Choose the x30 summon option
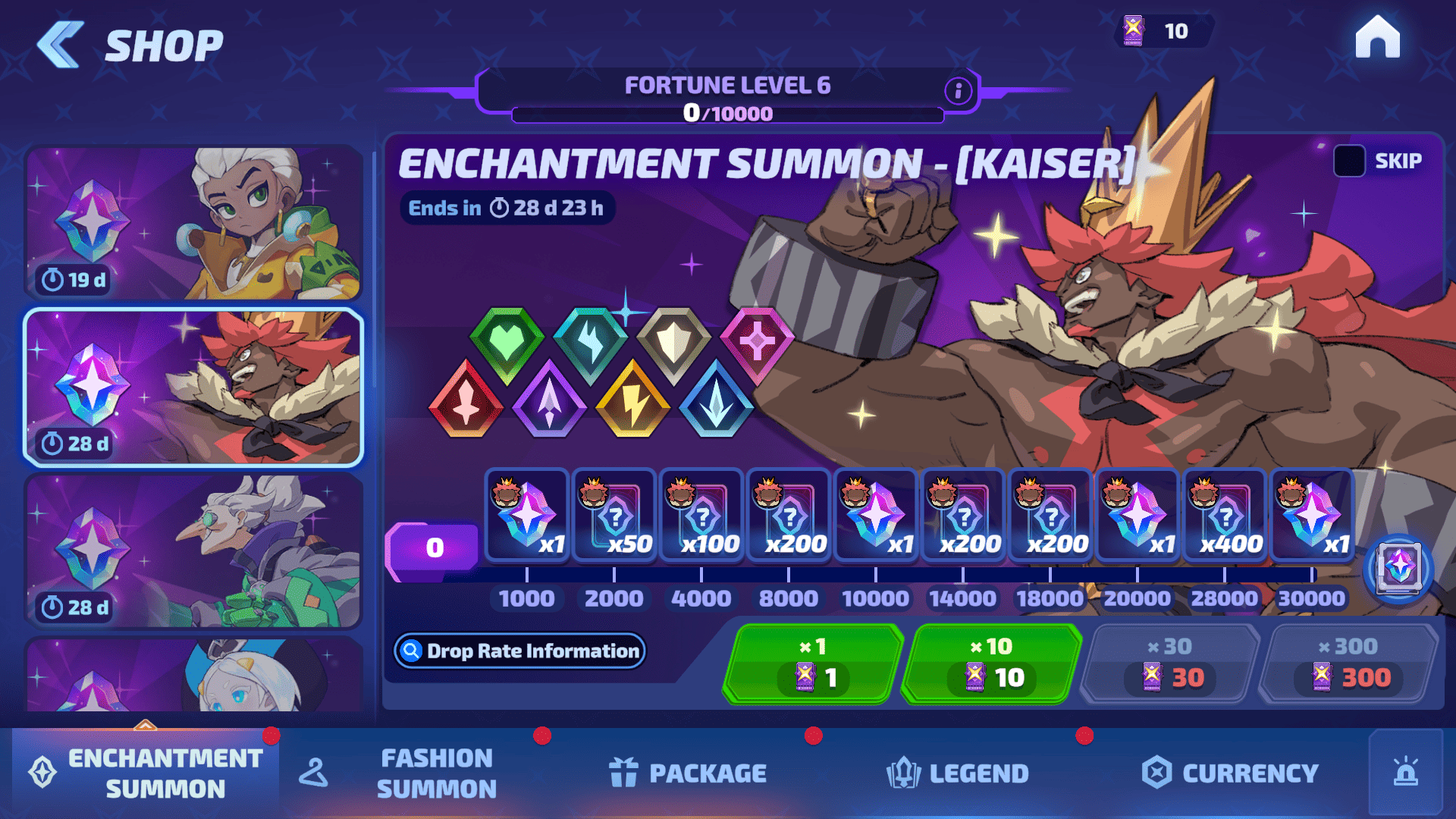The image size is (1456, 819). (x=1170, y=663)
